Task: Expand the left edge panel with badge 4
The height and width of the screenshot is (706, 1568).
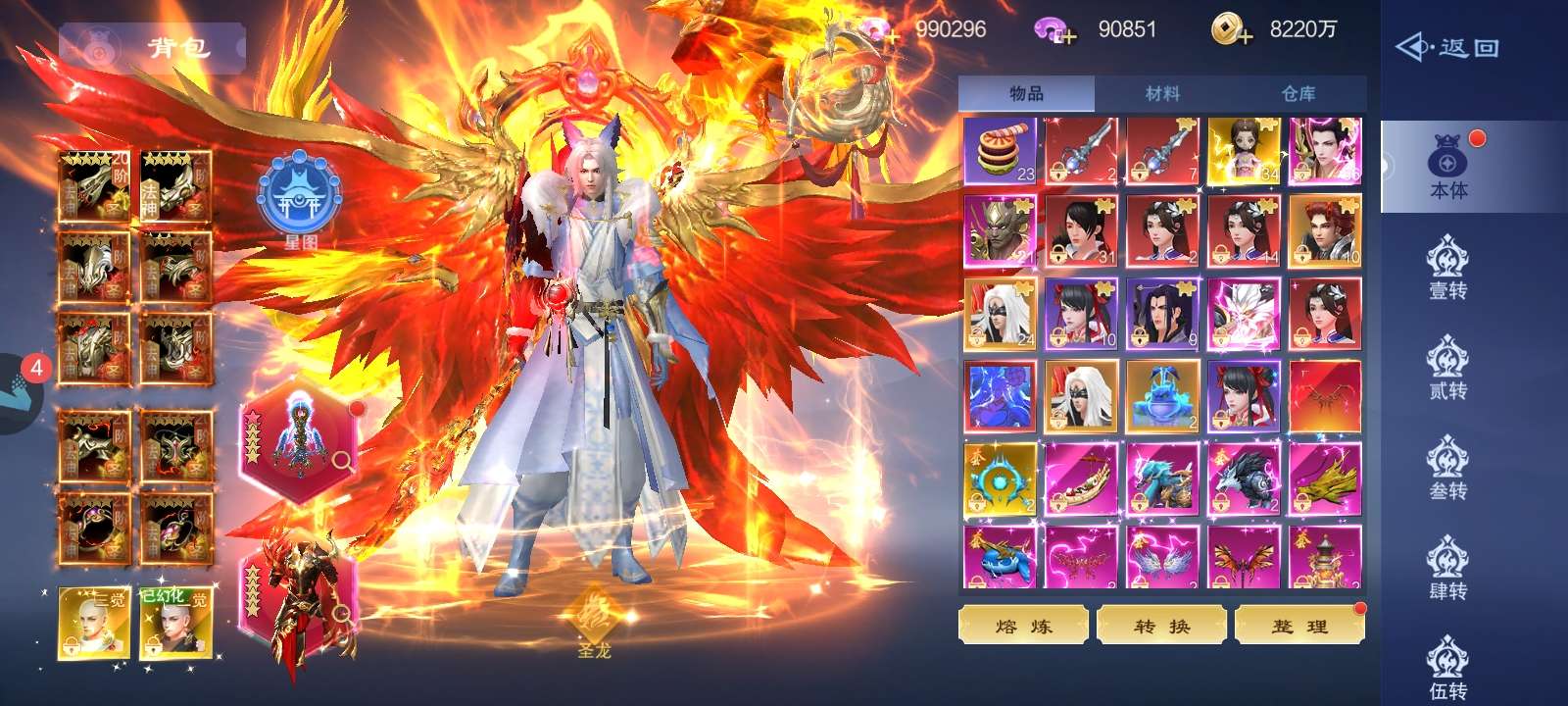Action: pos(20,392)
